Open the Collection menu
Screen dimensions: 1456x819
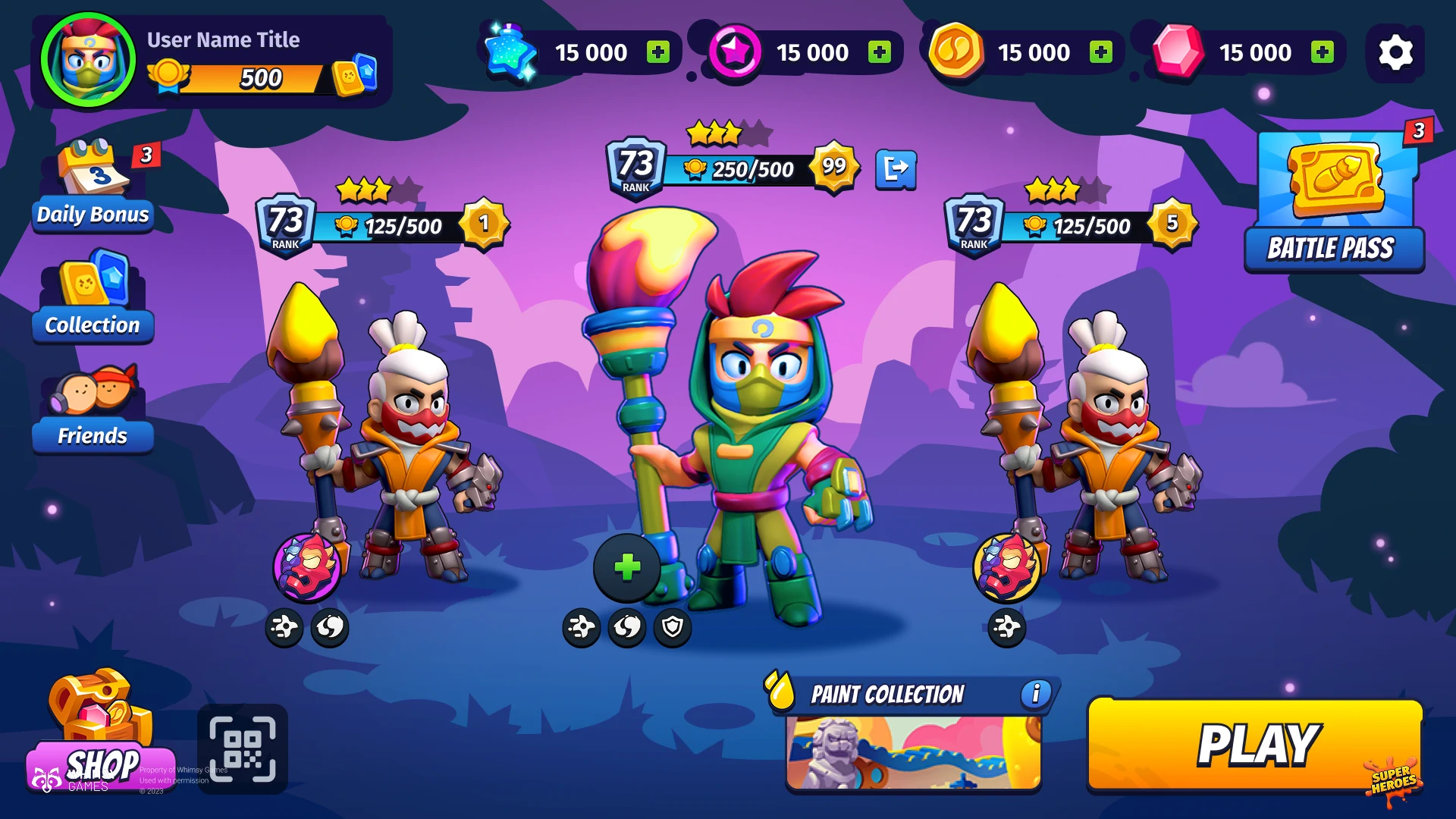[93, 297]
